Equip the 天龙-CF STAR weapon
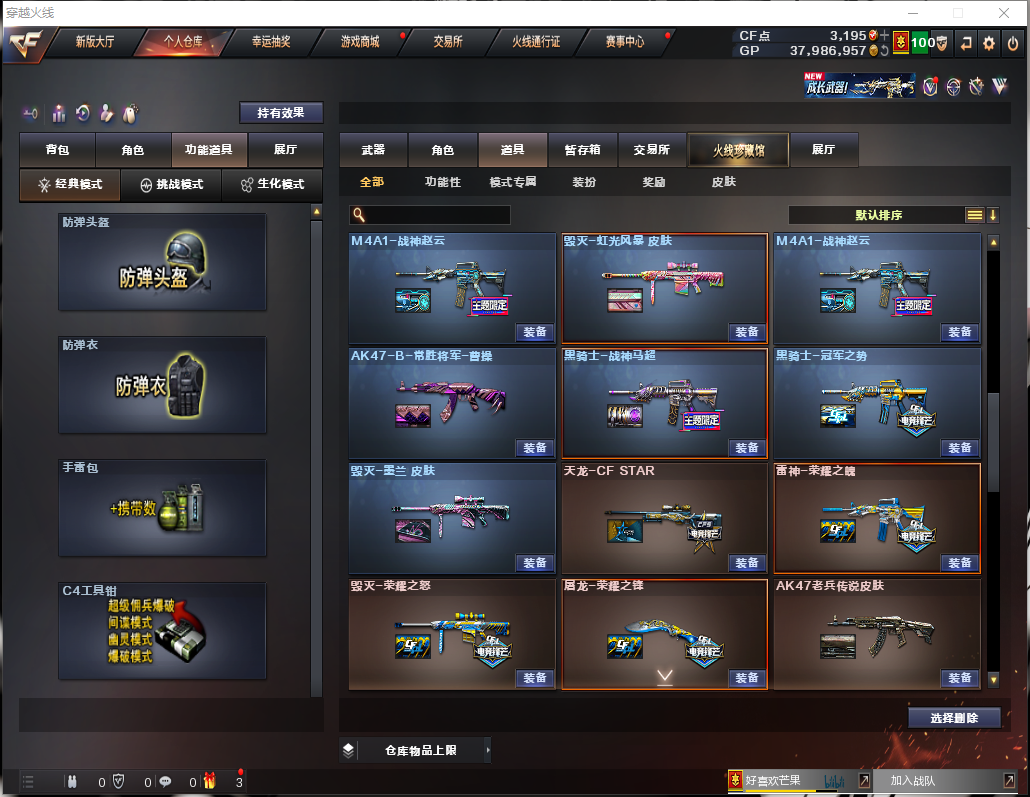 click(x=746, y=563)
